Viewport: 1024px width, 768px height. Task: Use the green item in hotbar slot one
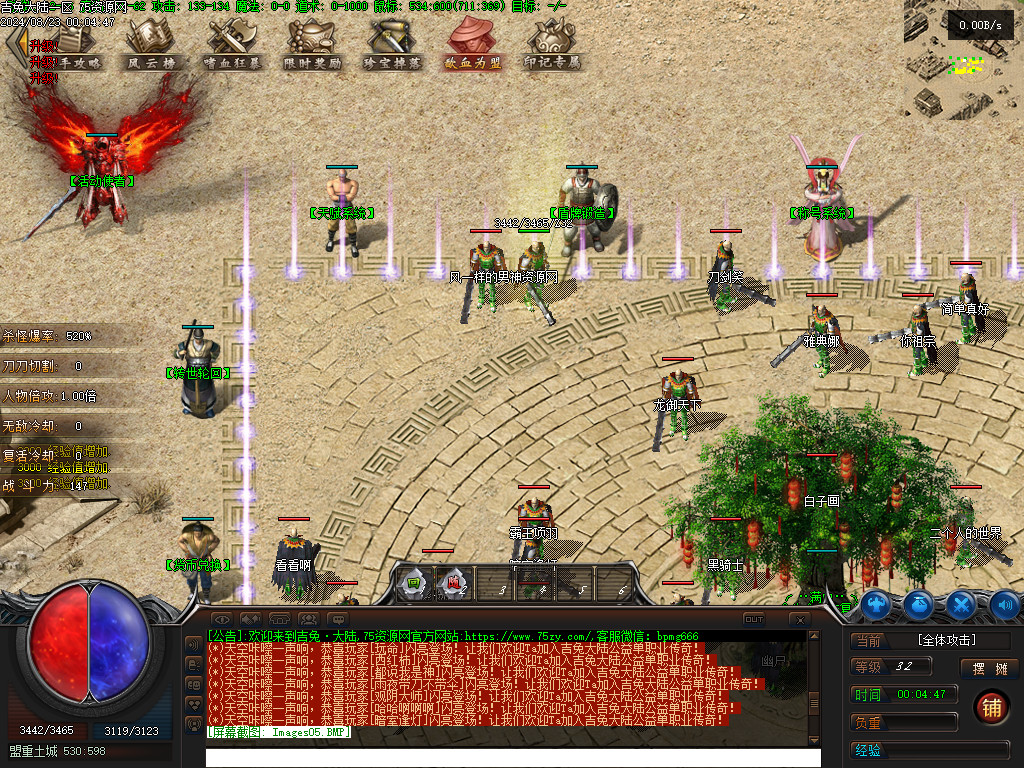point(412,583)
